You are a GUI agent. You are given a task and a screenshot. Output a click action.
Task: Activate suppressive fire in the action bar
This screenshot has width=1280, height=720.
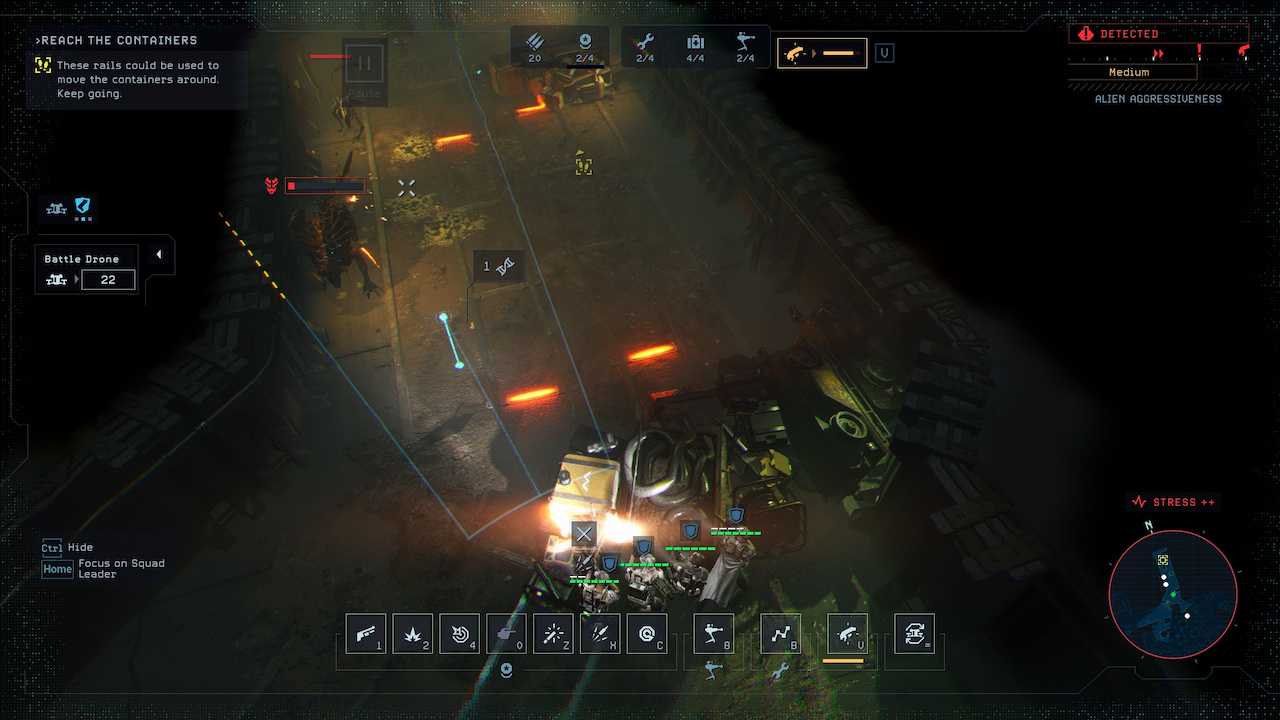(848, 633)
